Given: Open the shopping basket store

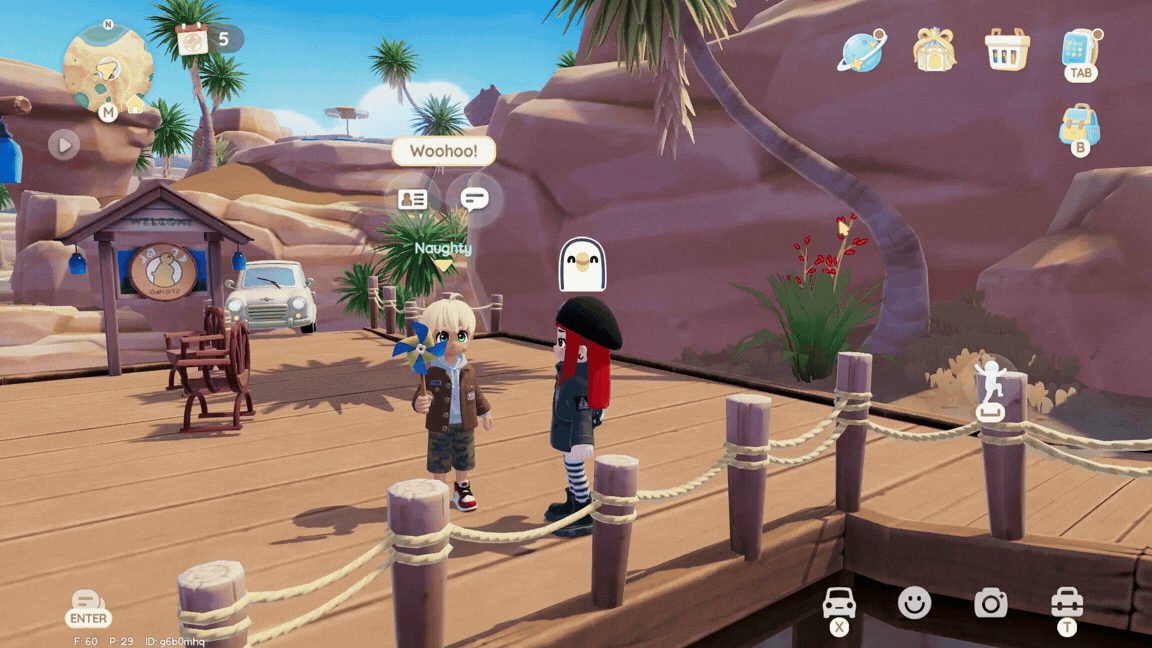Looking at the screenshot, I should coord(1007,49).
